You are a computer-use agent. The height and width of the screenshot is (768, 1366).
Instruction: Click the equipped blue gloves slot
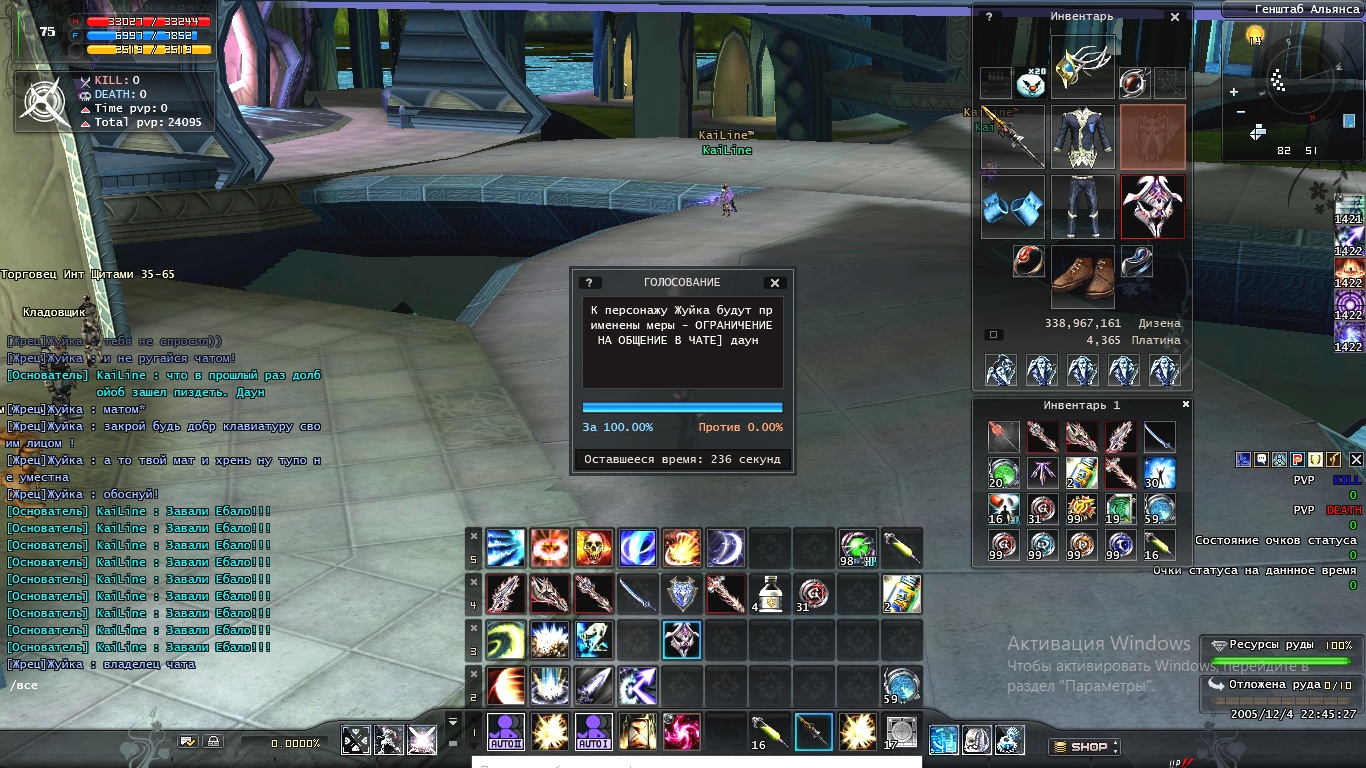point(1012,207)
